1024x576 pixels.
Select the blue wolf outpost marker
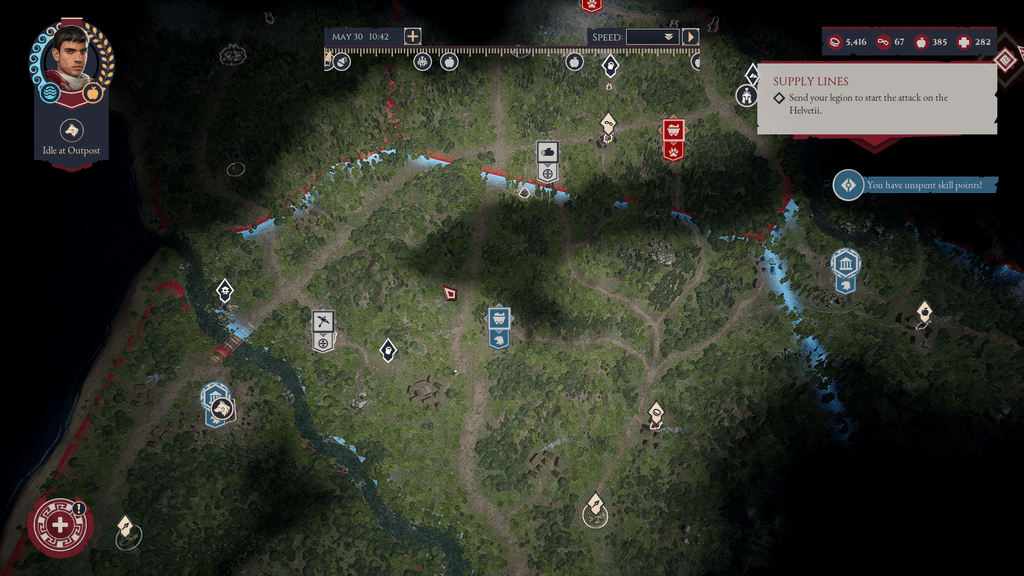click(217, 403)
